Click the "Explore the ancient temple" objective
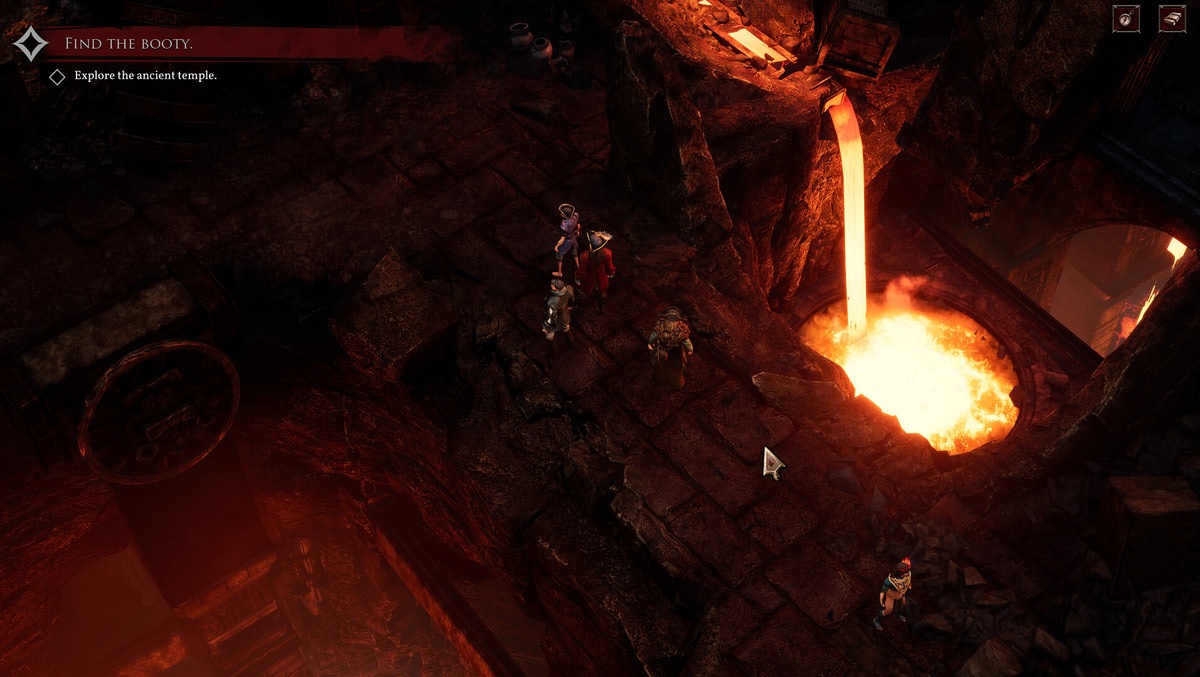This screenshot has width=1200, height=677. tap(142, 75)
